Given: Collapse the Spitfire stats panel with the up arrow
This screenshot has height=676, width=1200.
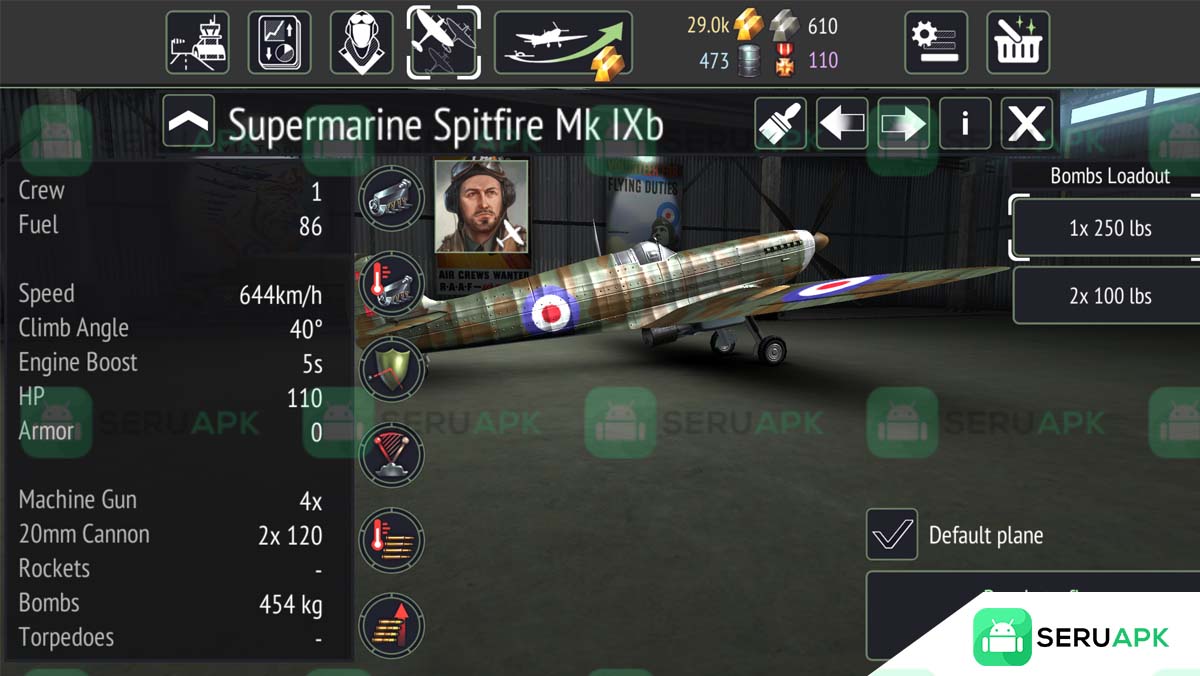Looking at the screenshot, I should 188,122.
